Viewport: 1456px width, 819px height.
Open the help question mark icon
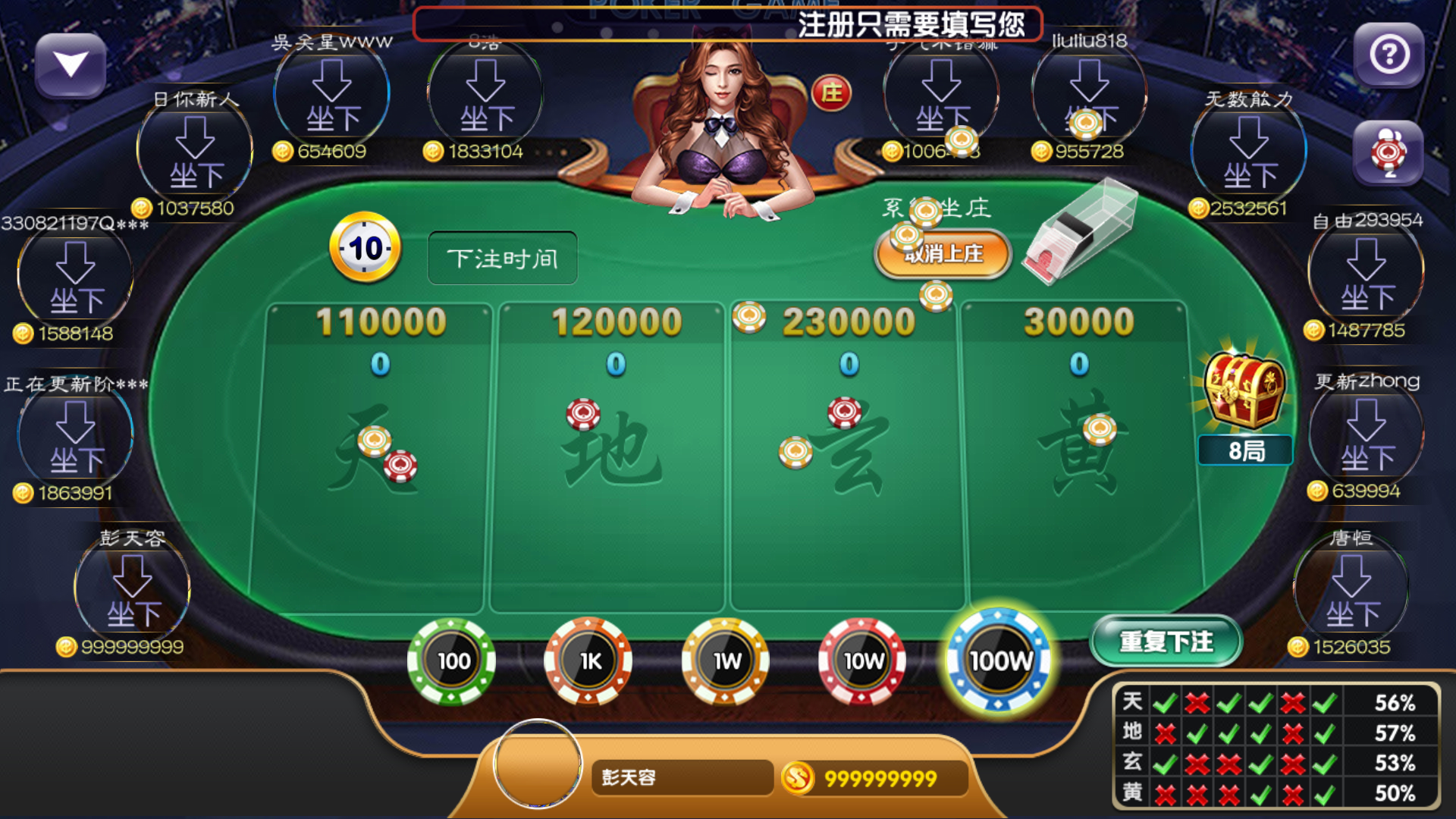pos(1390,52)
